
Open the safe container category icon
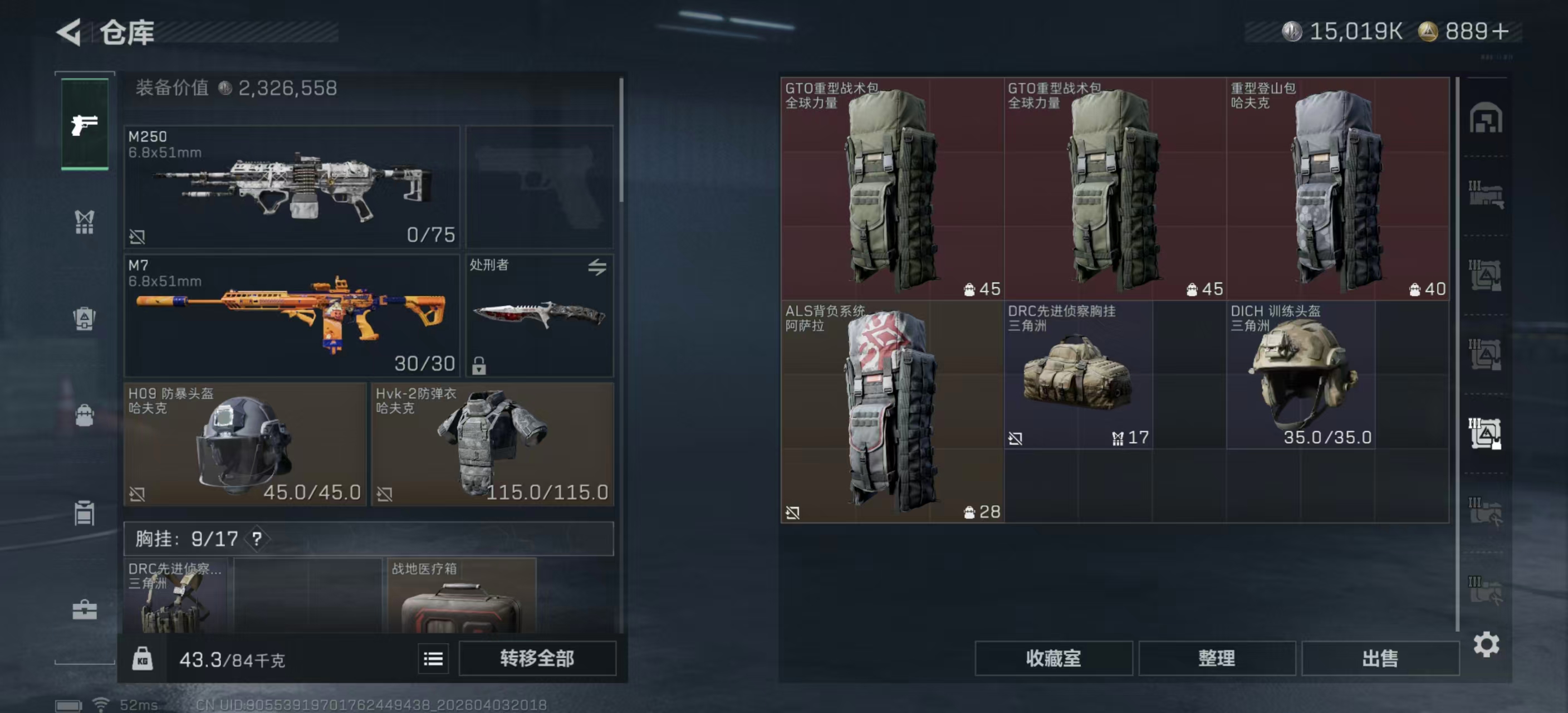coord(84,319)
